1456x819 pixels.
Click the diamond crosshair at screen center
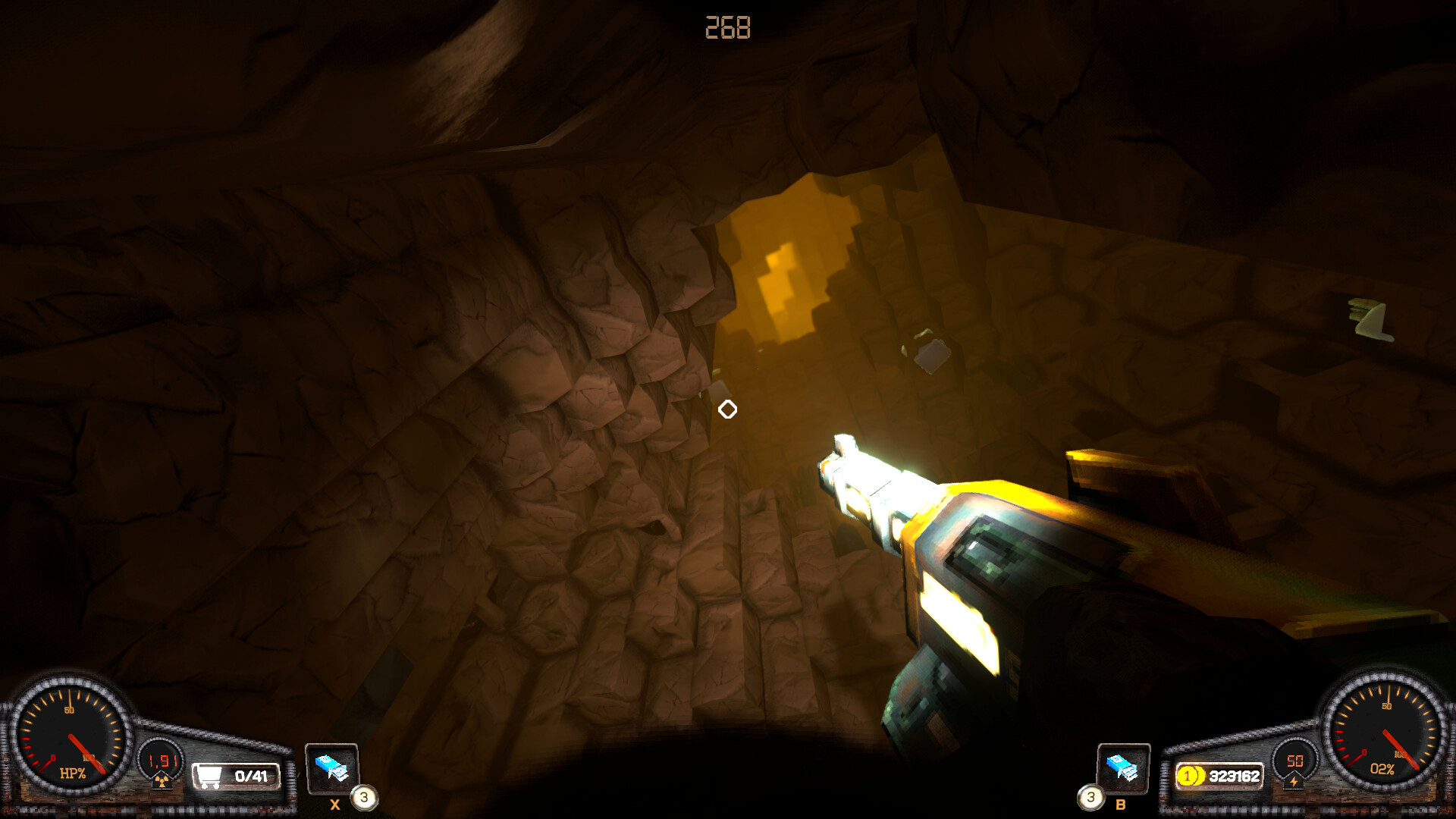click(x=728, y=409)
